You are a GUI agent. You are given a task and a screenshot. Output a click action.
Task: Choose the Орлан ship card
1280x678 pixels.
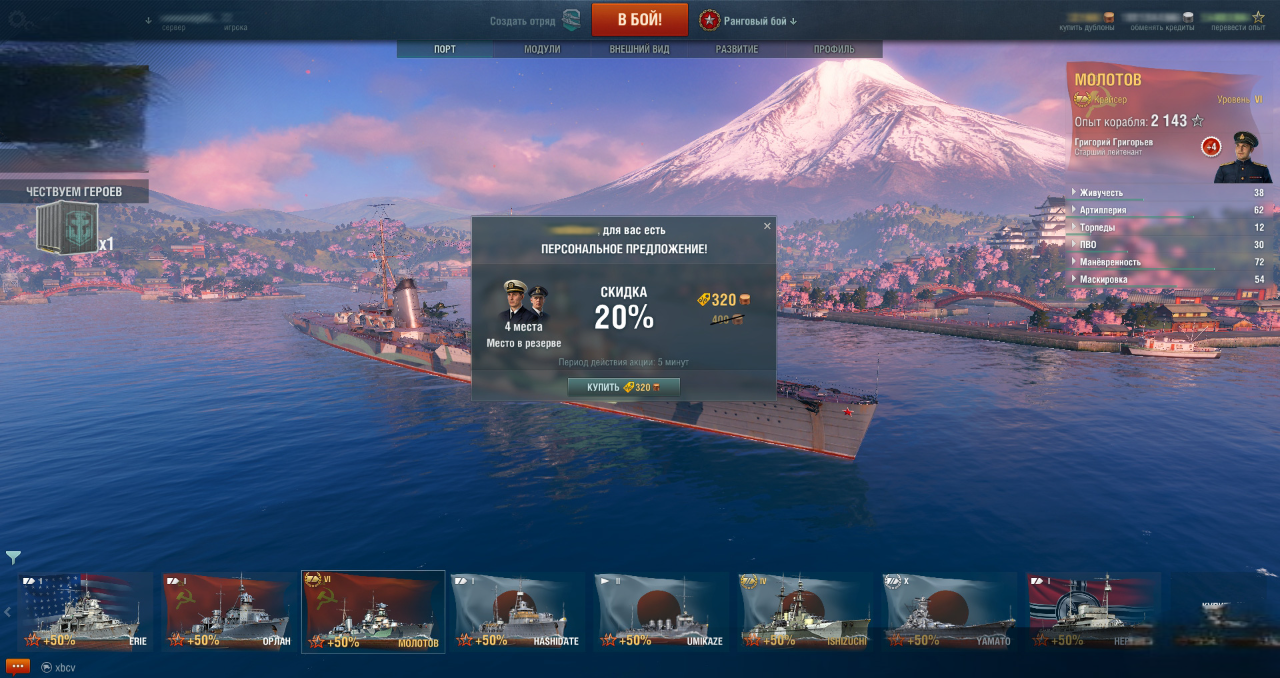click(x=229, y=611)
